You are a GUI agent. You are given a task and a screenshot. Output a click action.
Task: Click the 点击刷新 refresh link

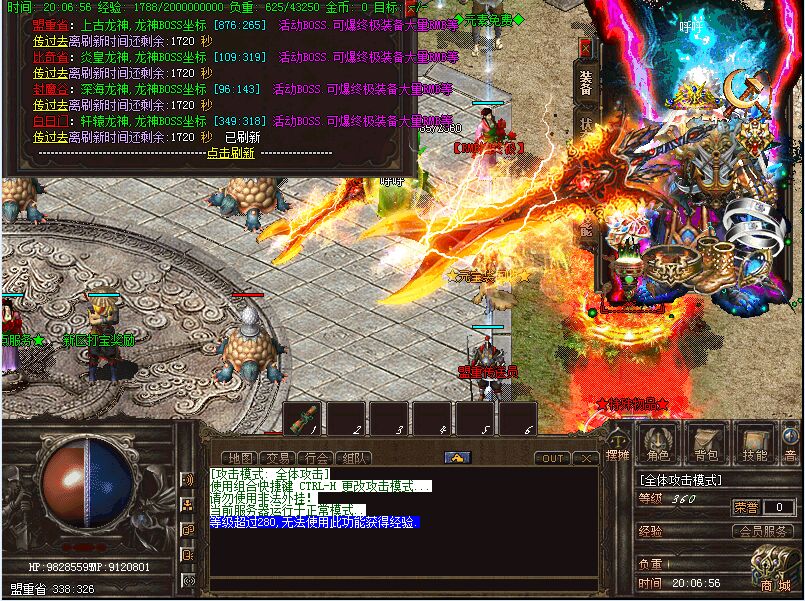coord(230,153)
